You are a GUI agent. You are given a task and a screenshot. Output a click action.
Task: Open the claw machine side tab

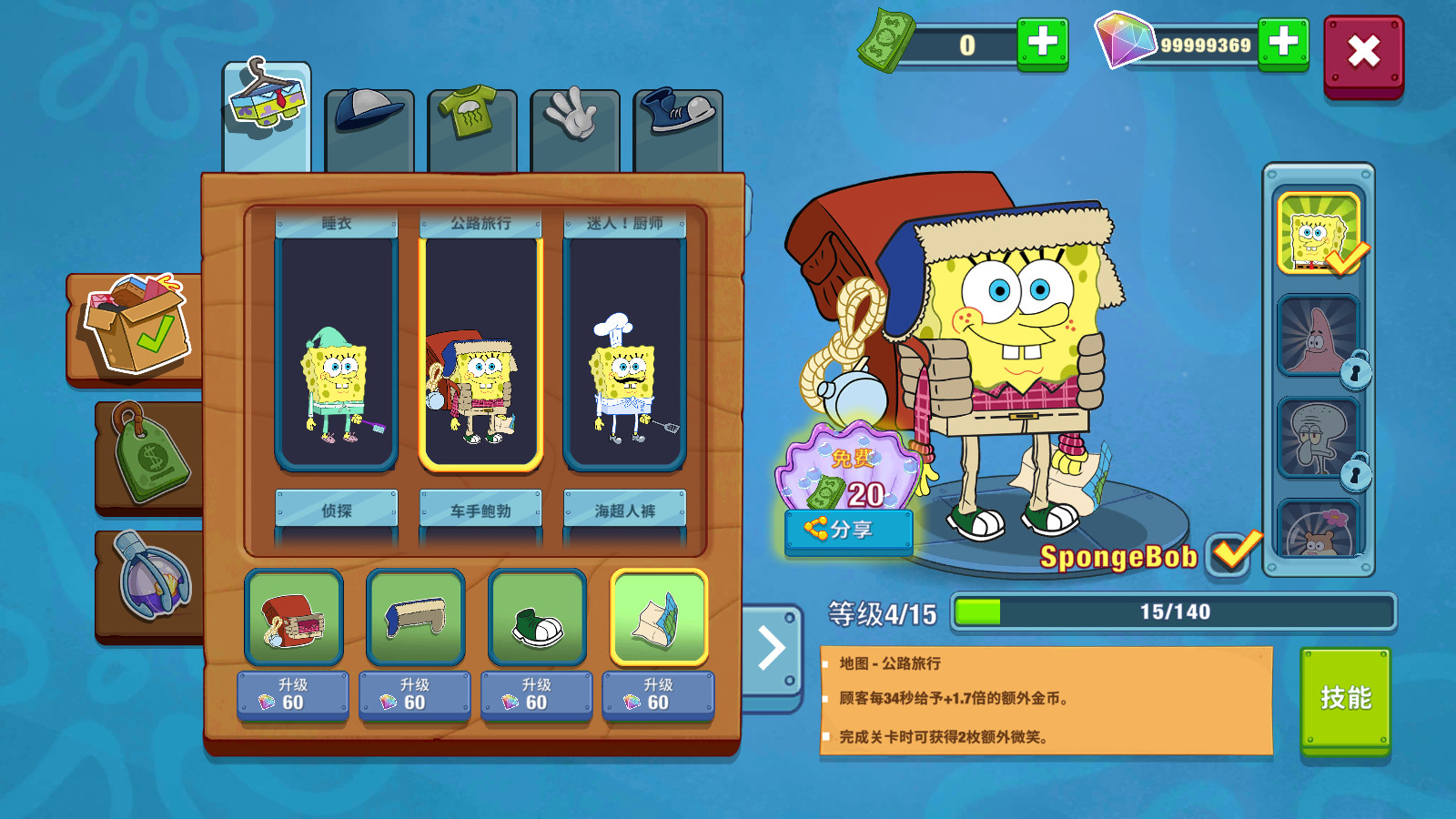pos(150,582)
